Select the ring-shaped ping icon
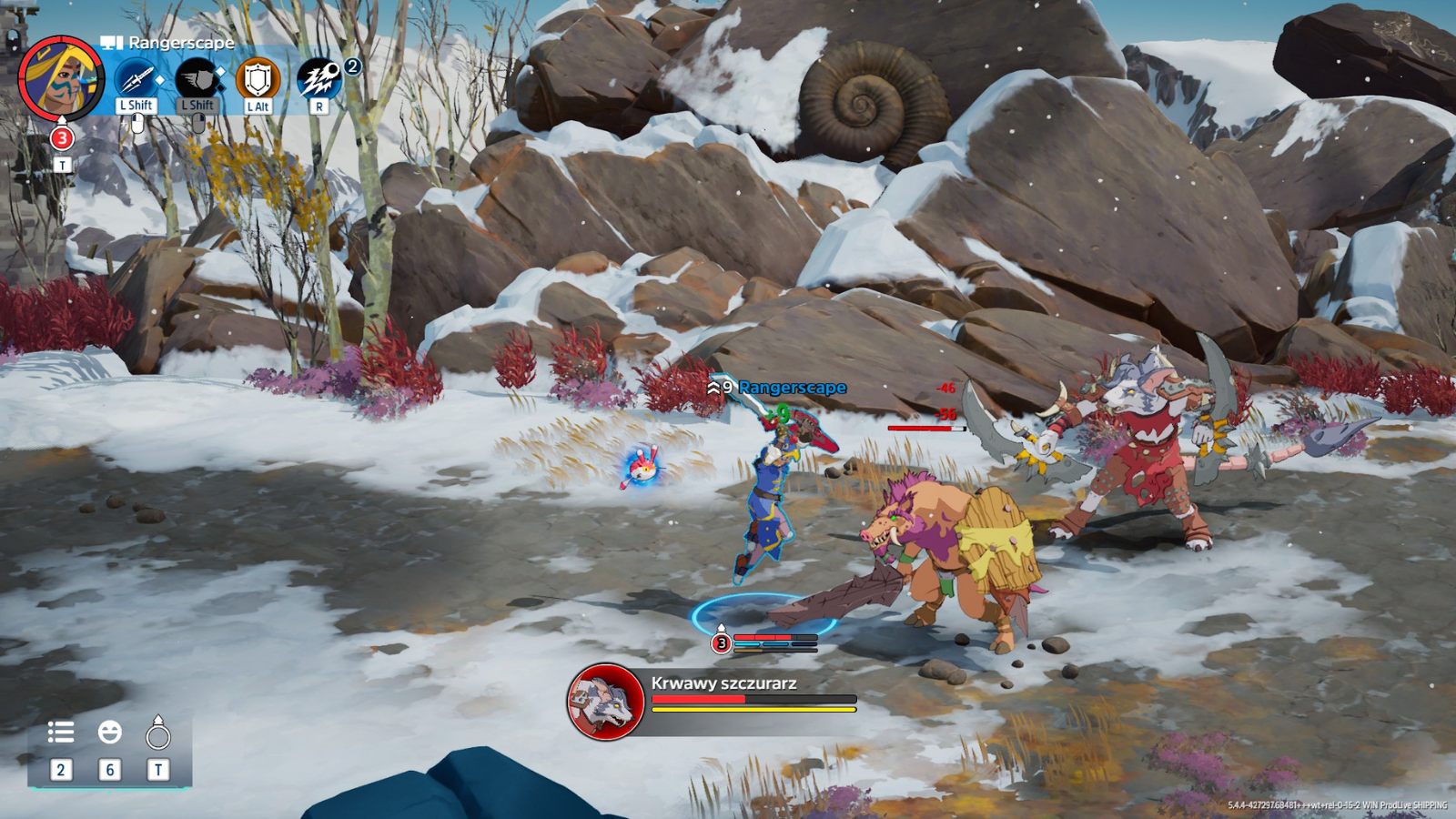This screenshot has height=819, width=1456. click(158, 733)
